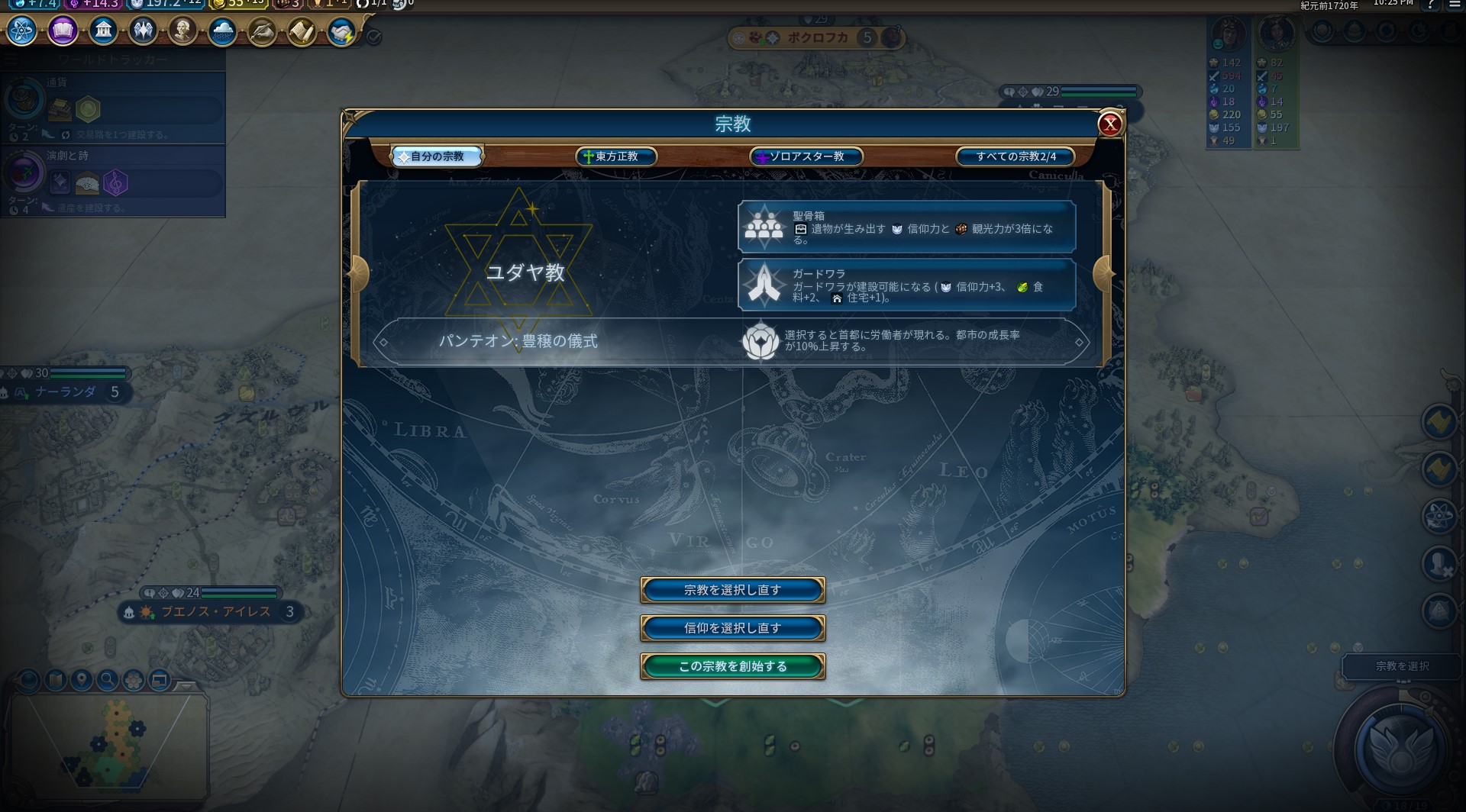This screenshot has width=1466, height=812.
Task: Open the Technology tree
Action: [23, 31]
